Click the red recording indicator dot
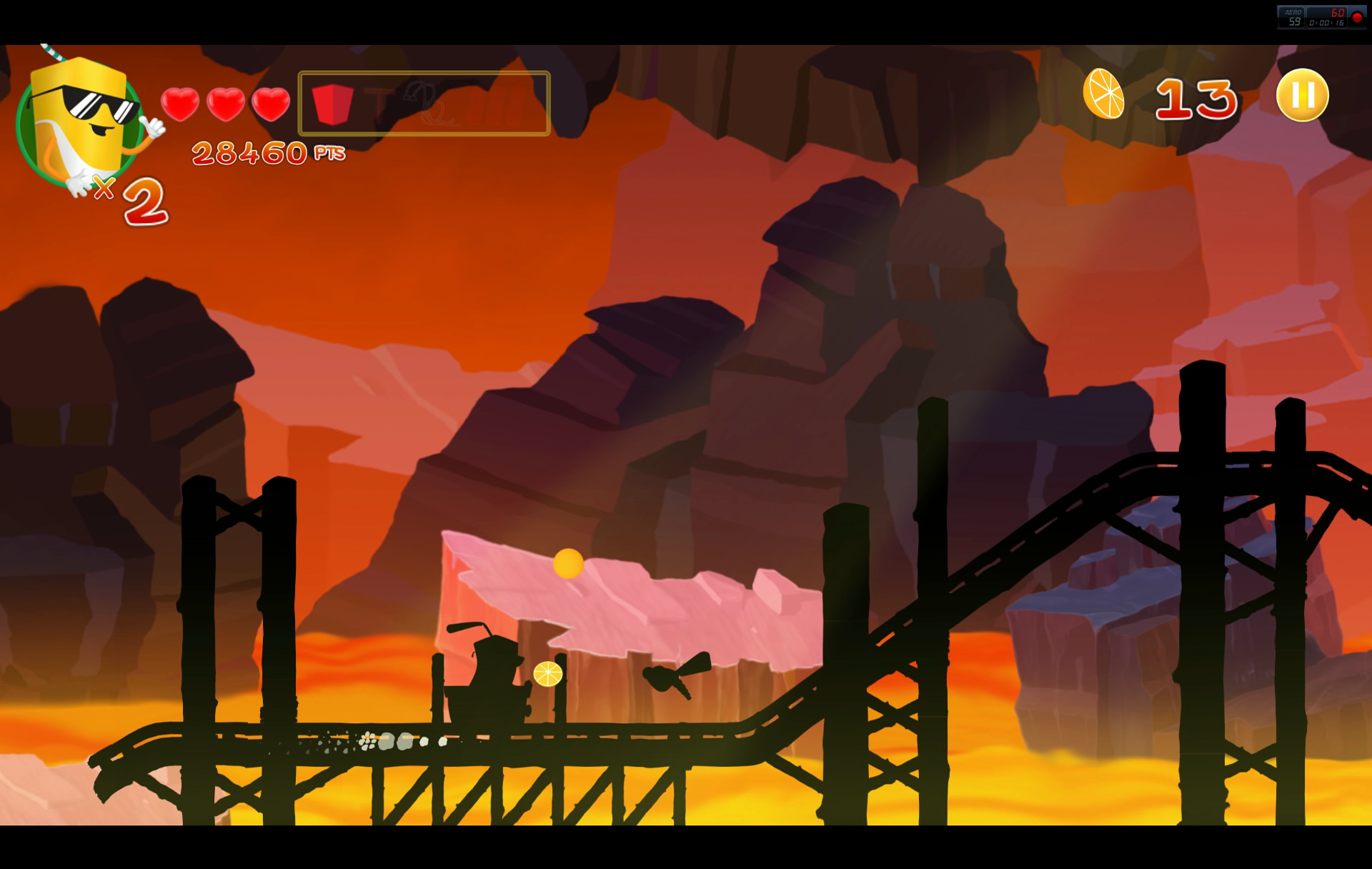 1357,17
